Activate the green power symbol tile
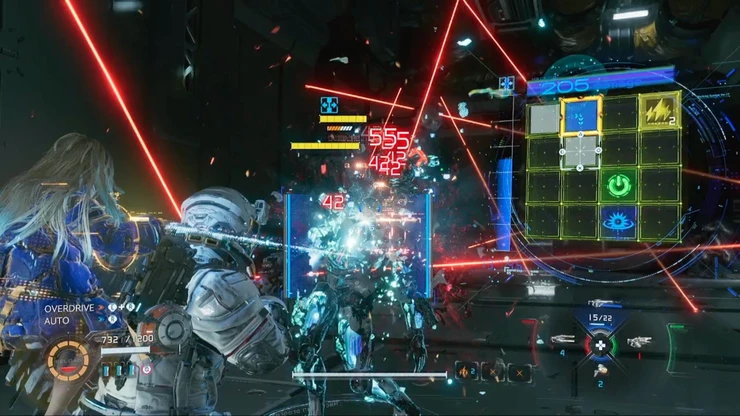740x416 pixels. 617,185
